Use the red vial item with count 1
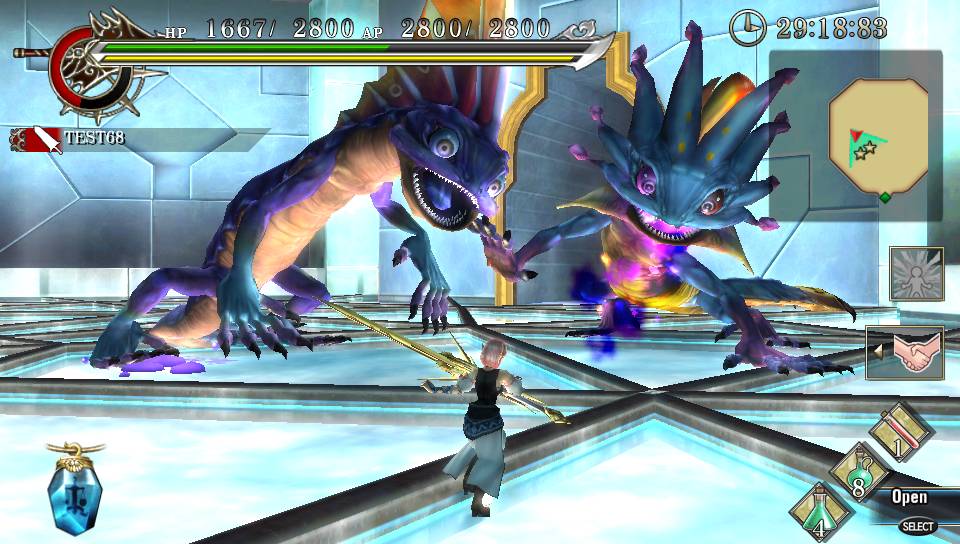Screen dimensions: 960x544 900,431
